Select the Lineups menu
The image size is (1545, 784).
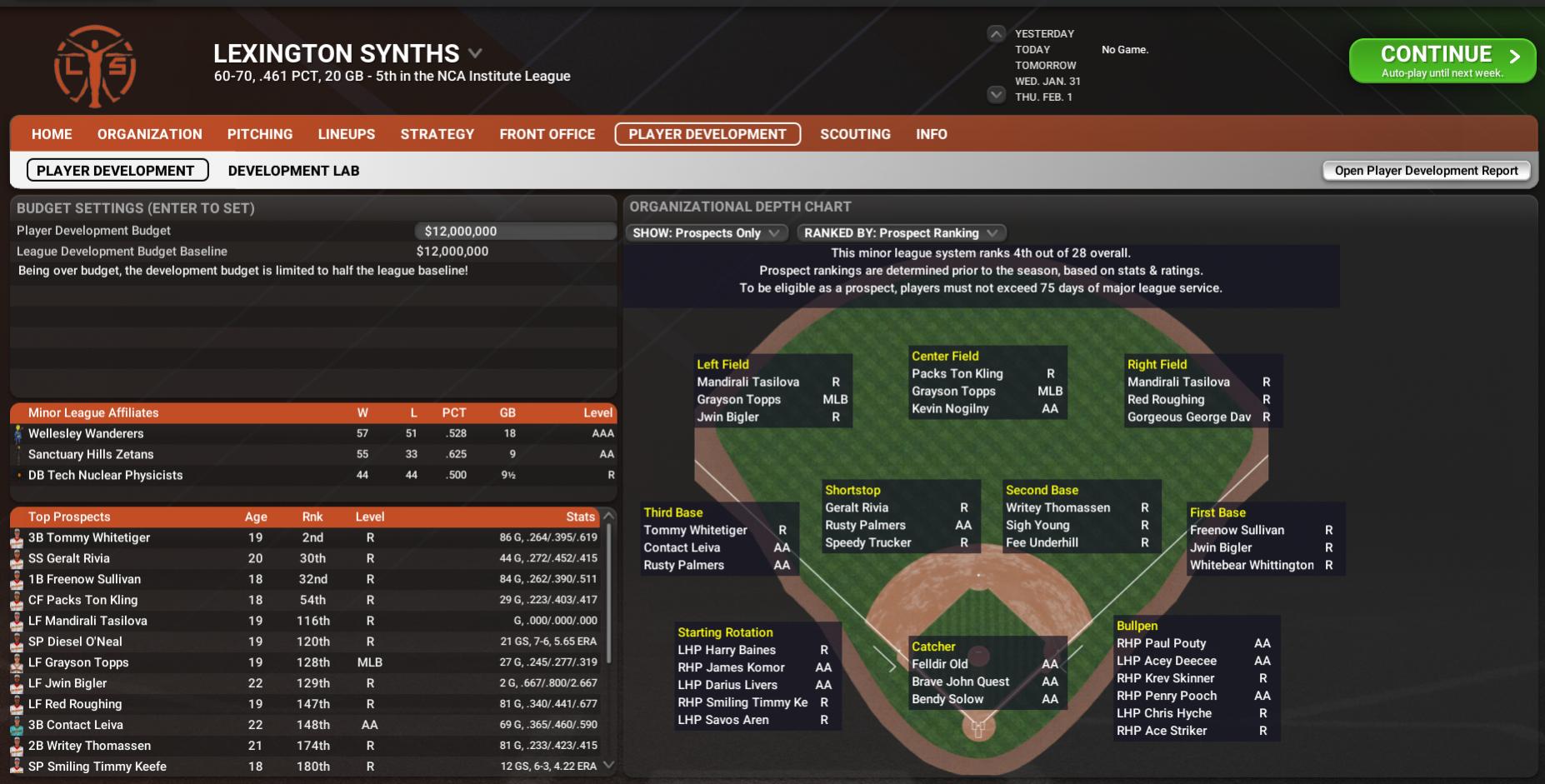(347, 134)
